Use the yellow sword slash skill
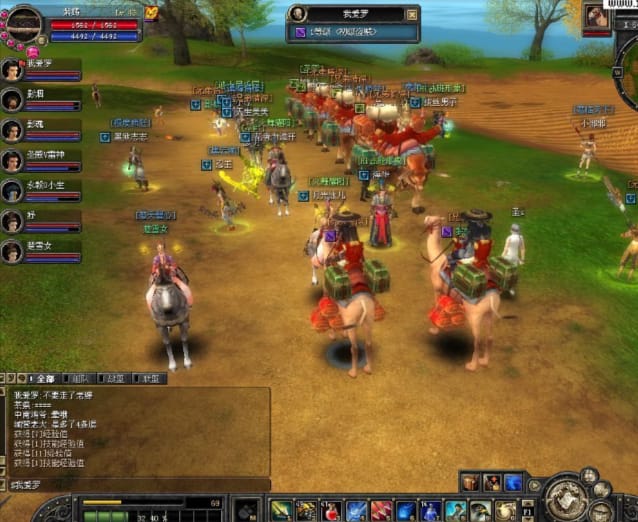638x522 pixels. pos(281,510)
